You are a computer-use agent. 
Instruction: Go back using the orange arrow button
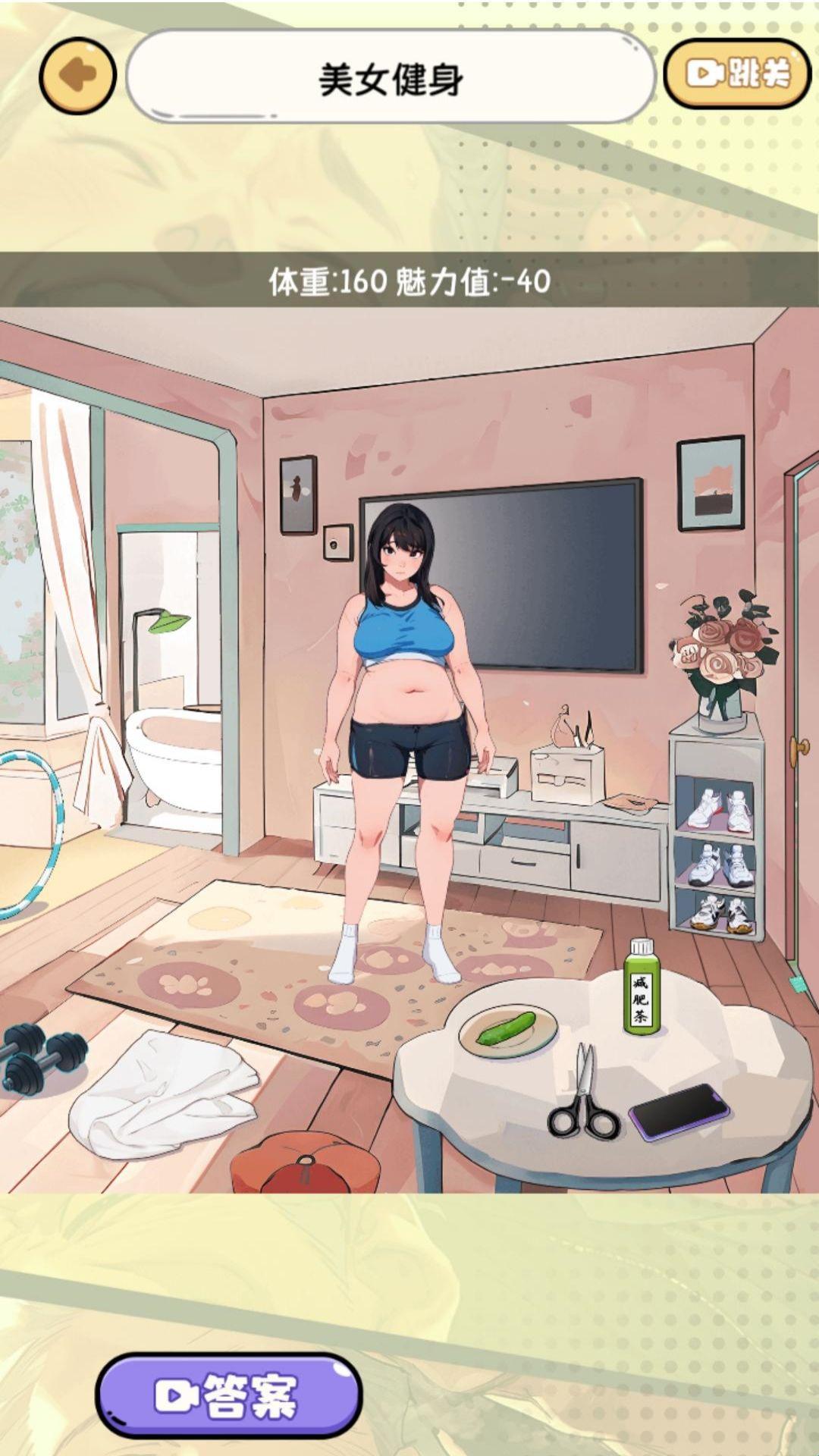tap(77, 75)
